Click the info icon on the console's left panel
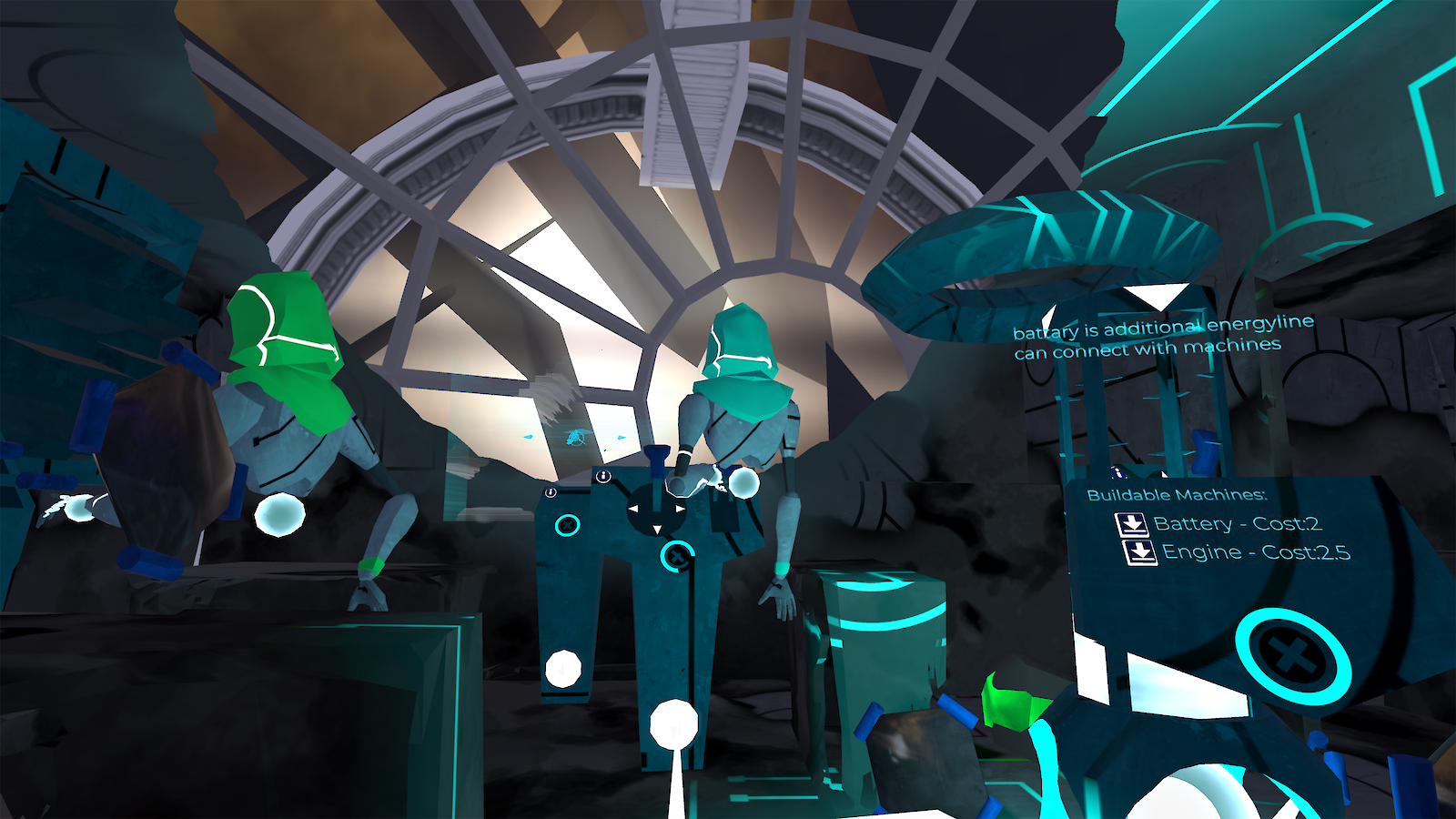1456x819 pixels. [550, 490]
